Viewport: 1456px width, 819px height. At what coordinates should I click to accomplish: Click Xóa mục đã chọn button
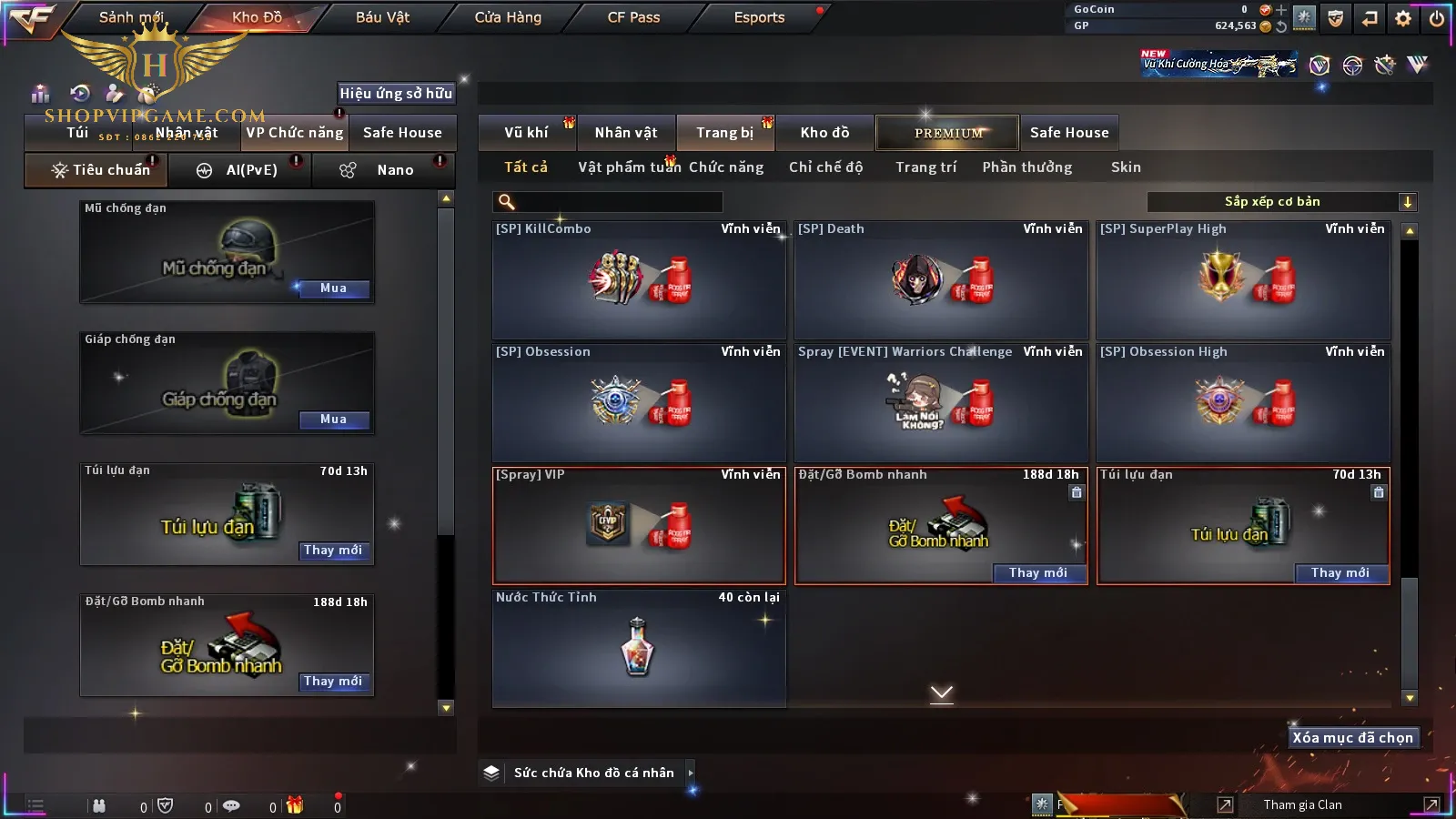coord(1352,738)
